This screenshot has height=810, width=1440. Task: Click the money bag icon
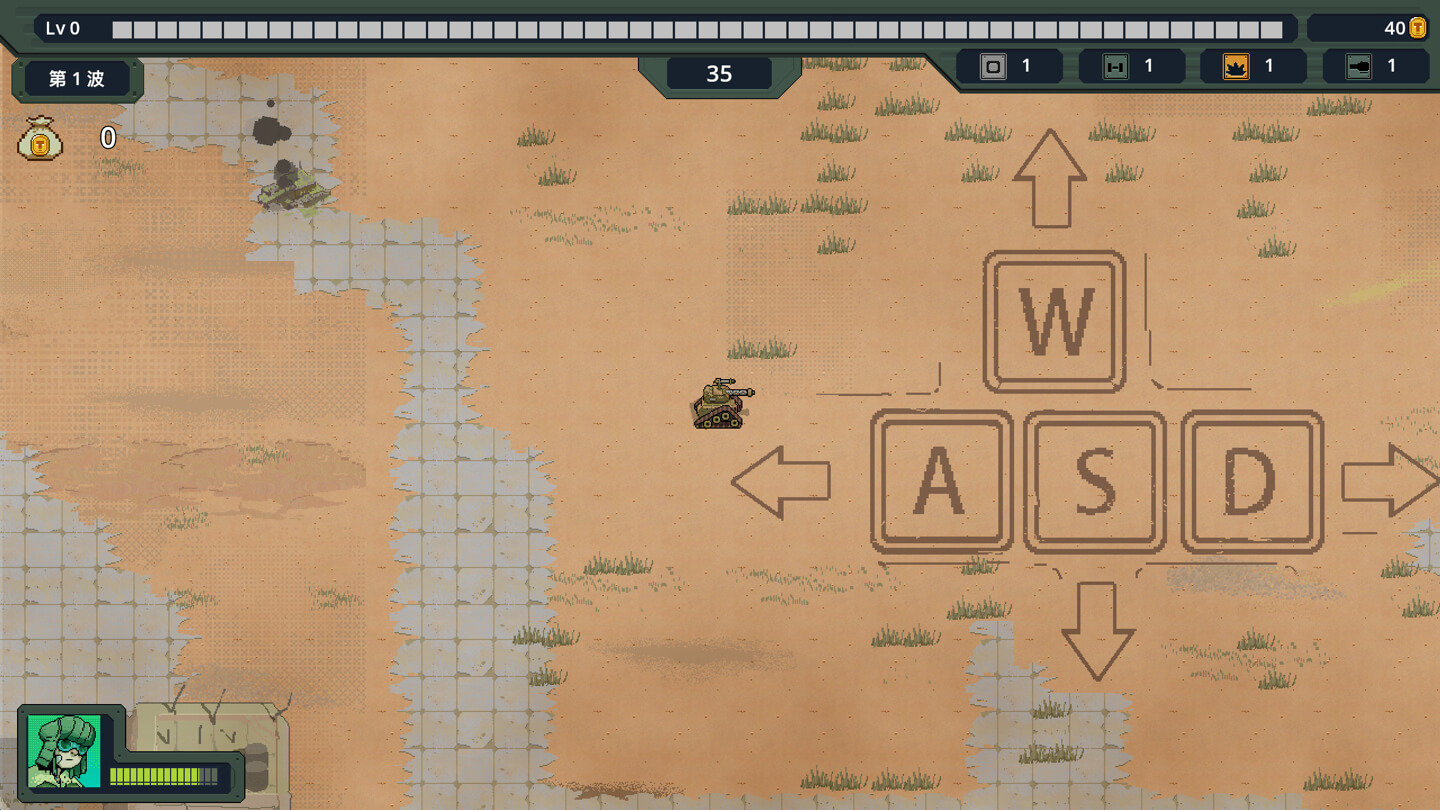[41, 139]
